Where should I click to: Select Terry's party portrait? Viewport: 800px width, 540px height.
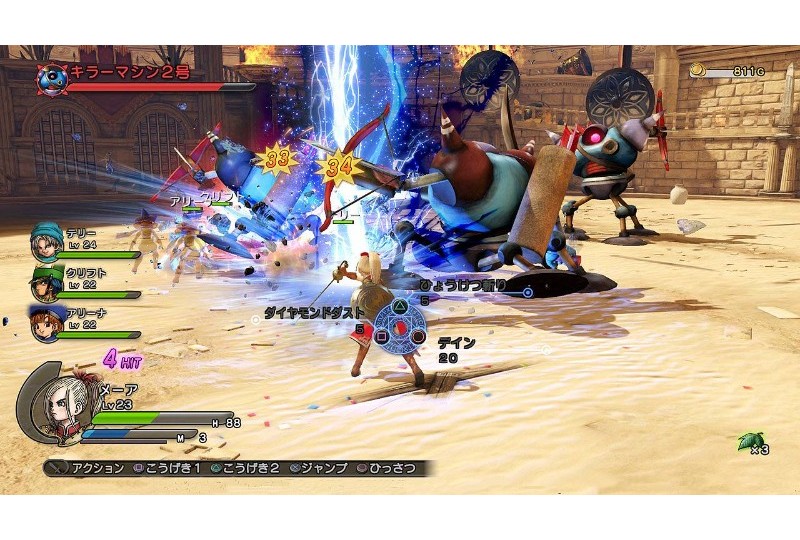[46, 241]
